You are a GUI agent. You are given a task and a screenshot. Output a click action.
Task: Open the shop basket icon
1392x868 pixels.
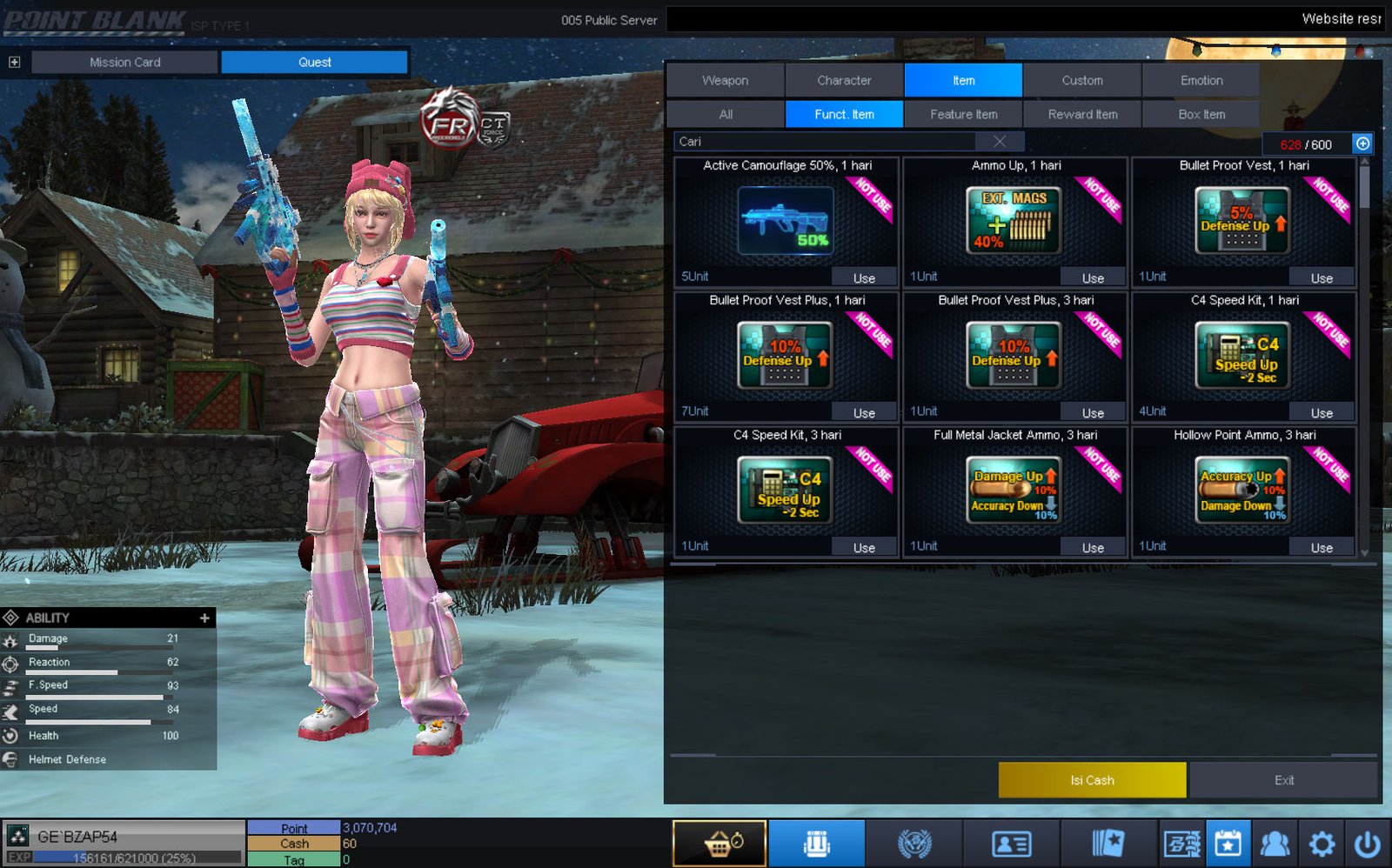click(719, 844)
